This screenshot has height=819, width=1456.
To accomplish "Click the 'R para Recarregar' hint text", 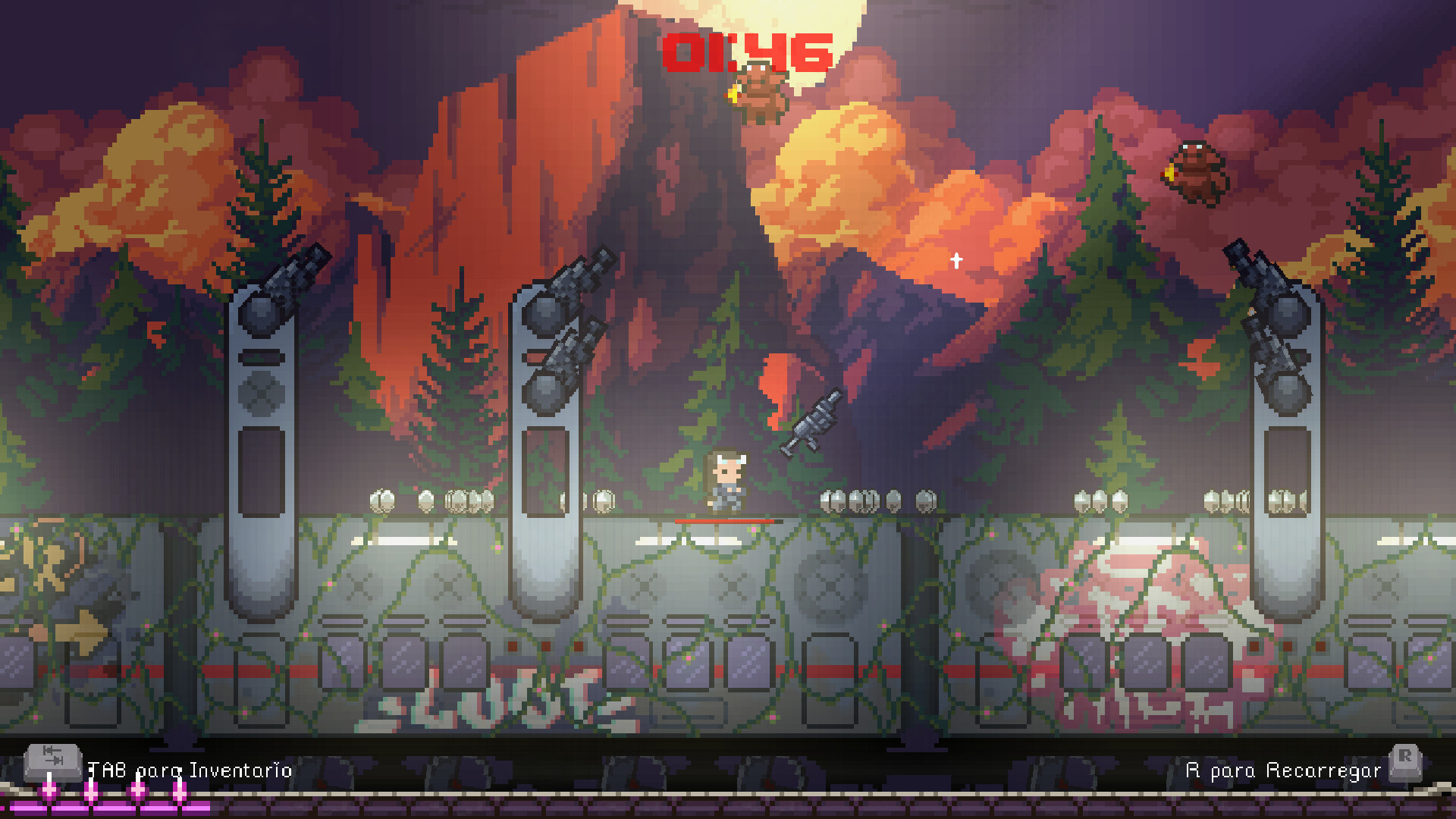I will [1285, 770].
